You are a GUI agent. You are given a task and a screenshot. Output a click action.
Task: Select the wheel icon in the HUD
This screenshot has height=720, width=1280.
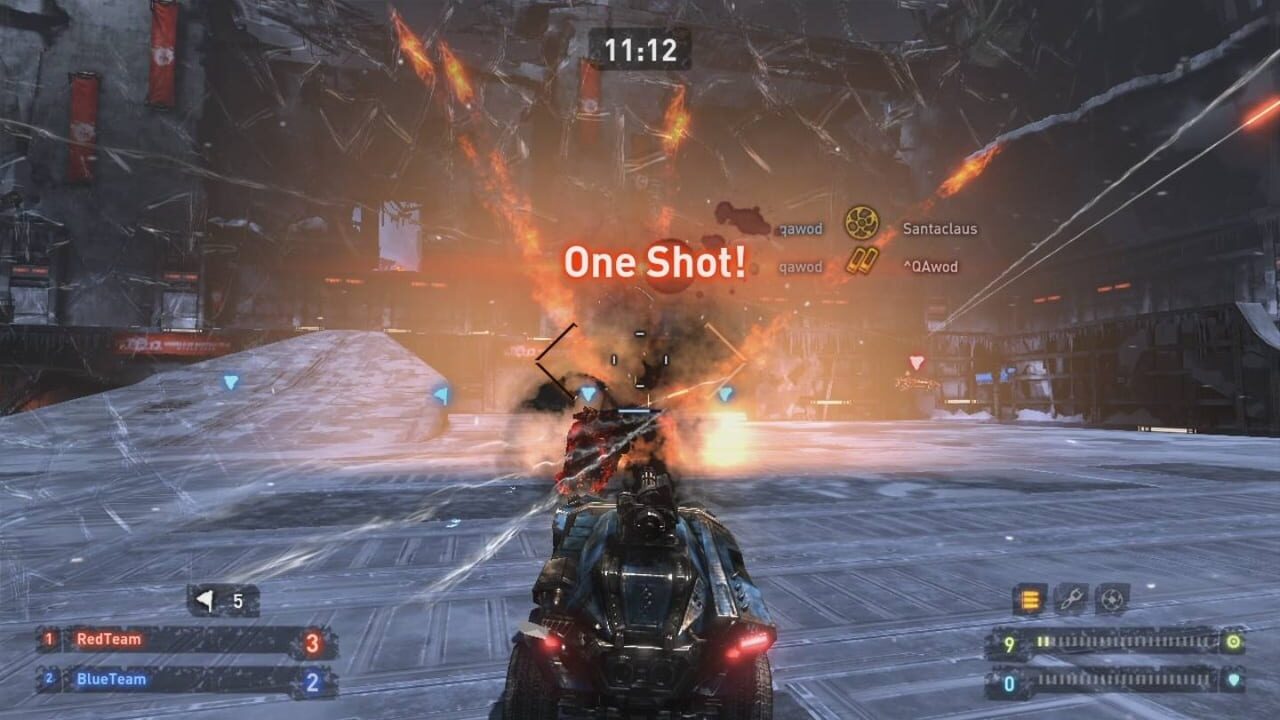1112,598
